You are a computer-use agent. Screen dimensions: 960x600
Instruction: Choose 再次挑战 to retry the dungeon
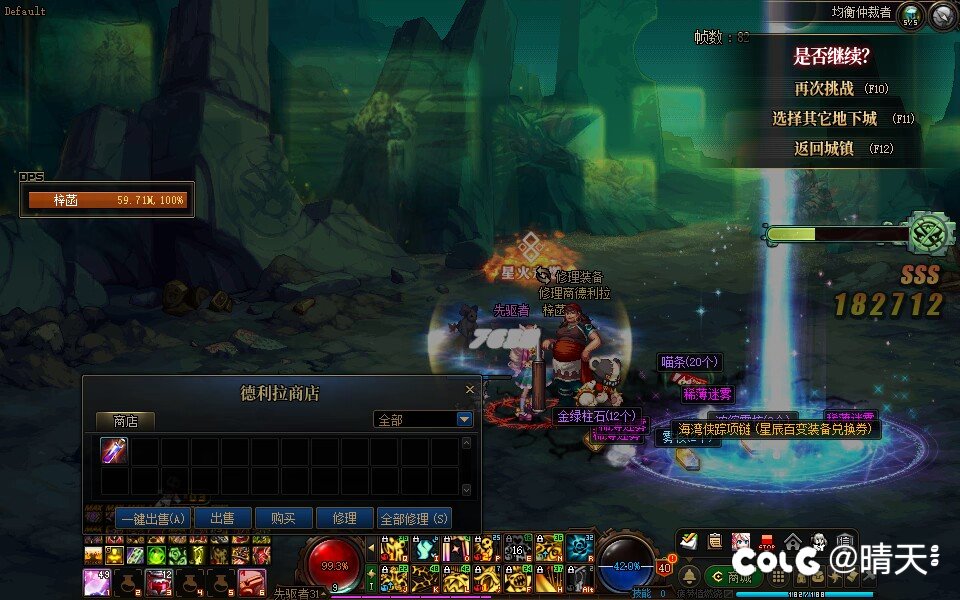[824, 89]
